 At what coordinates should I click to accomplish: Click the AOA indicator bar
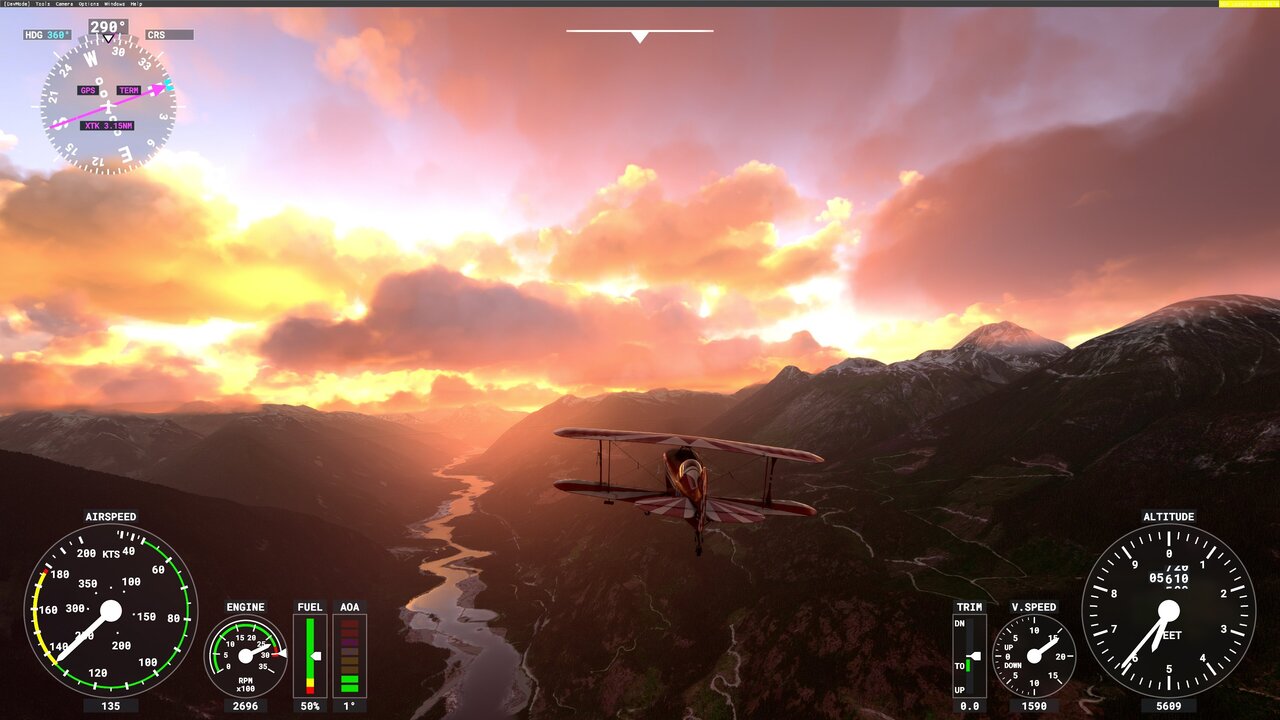pos(351,655)
